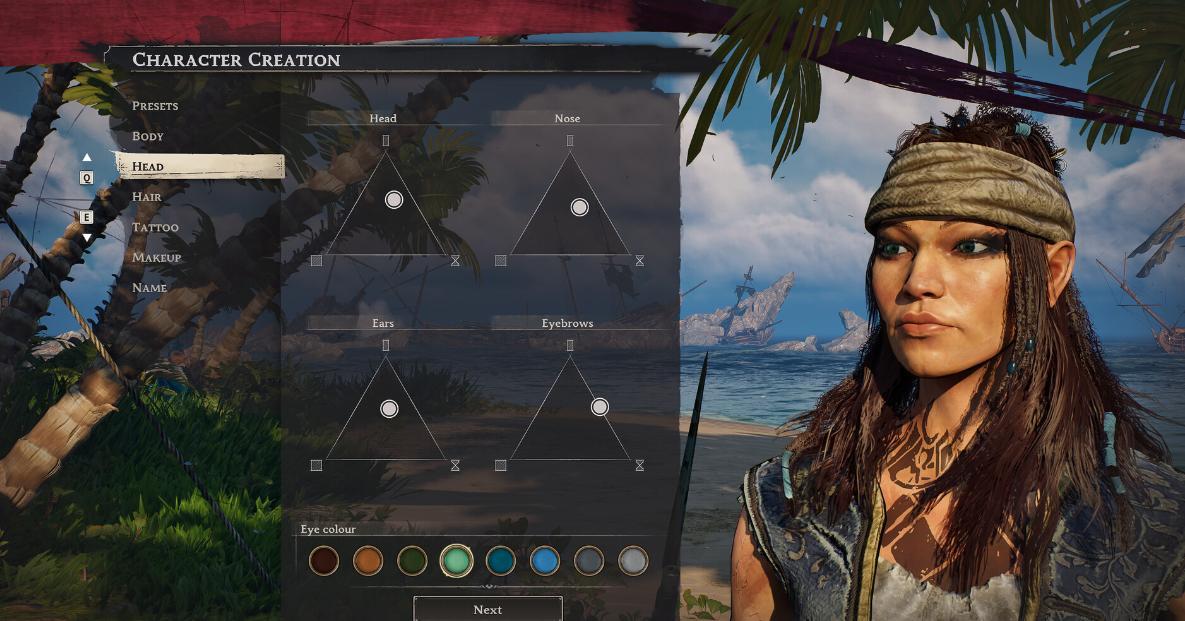The width and height of the screenshot is (1185, 621).
Task: Choose the light green eye colour
Action: [456, 560]
